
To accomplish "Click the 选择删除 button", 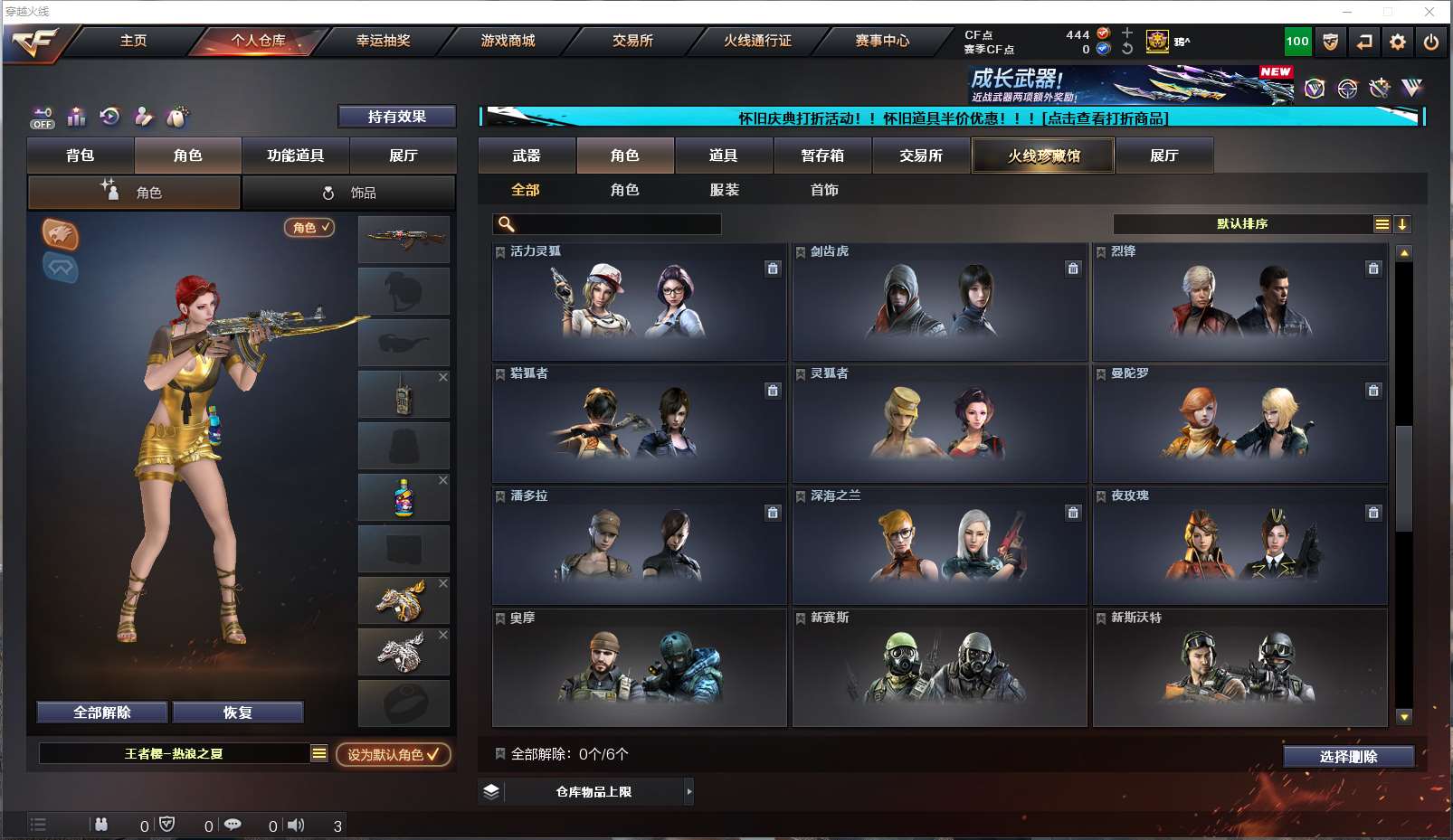I will click(x=1348, y=757).
